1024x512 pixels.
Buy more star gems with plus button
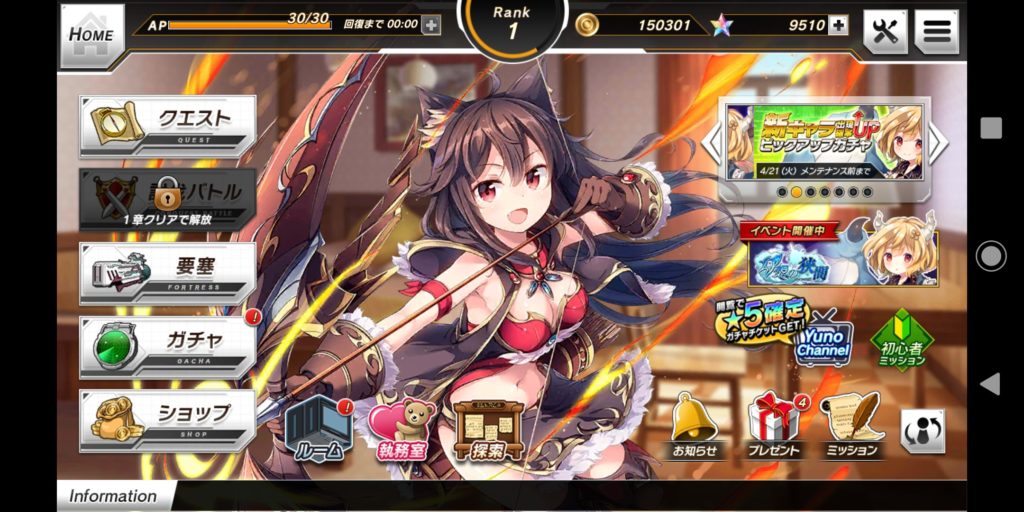838,25
